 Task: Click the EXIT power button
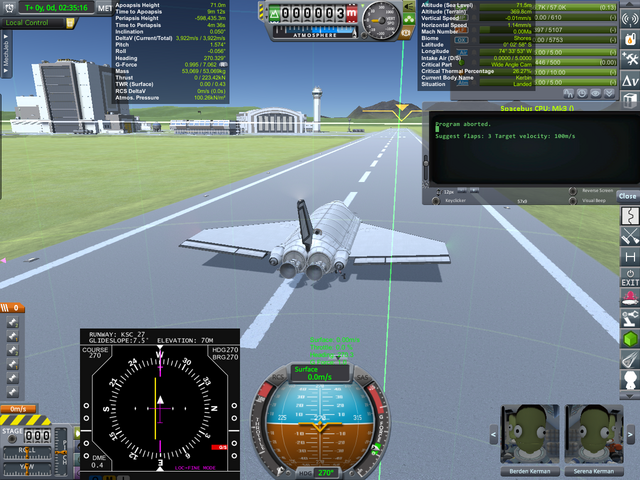pos(630,278)
